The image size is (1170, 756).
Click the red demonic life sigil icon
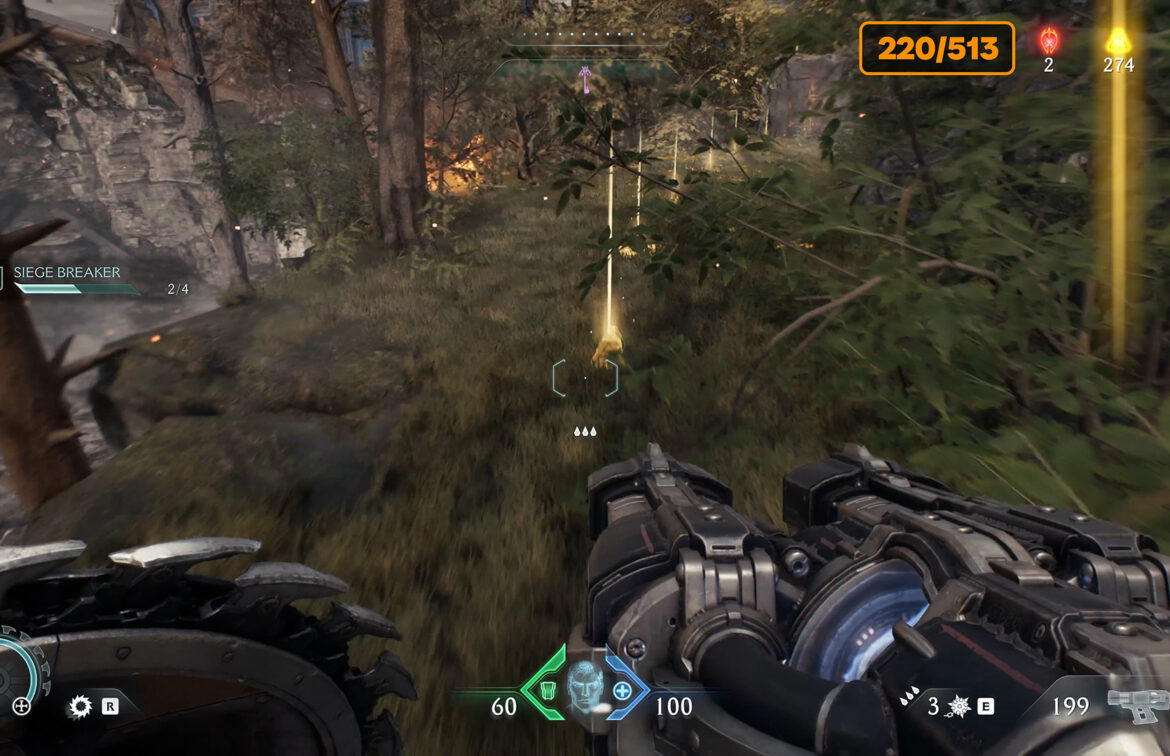(x=1049, y=41)
